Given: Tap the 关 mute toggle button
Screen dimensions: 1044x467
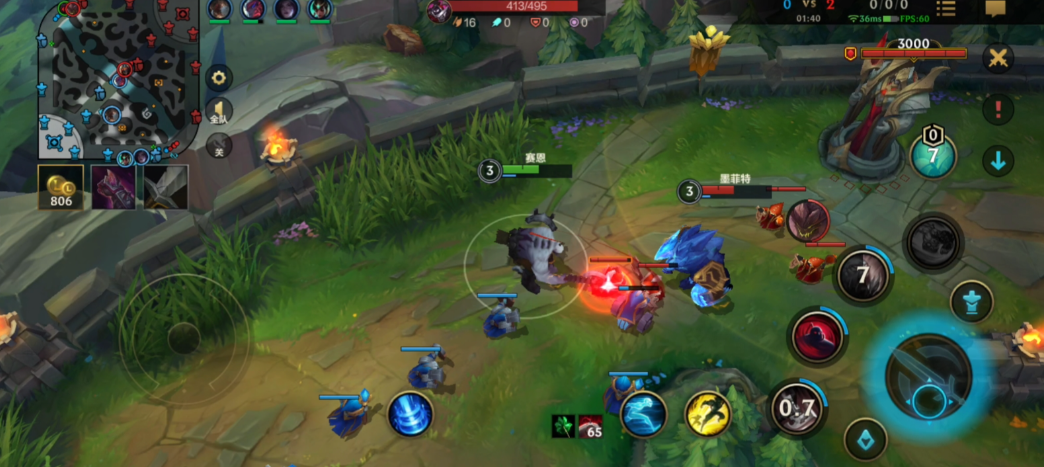Looking at the screenshot, I should (x=219, y=148).
